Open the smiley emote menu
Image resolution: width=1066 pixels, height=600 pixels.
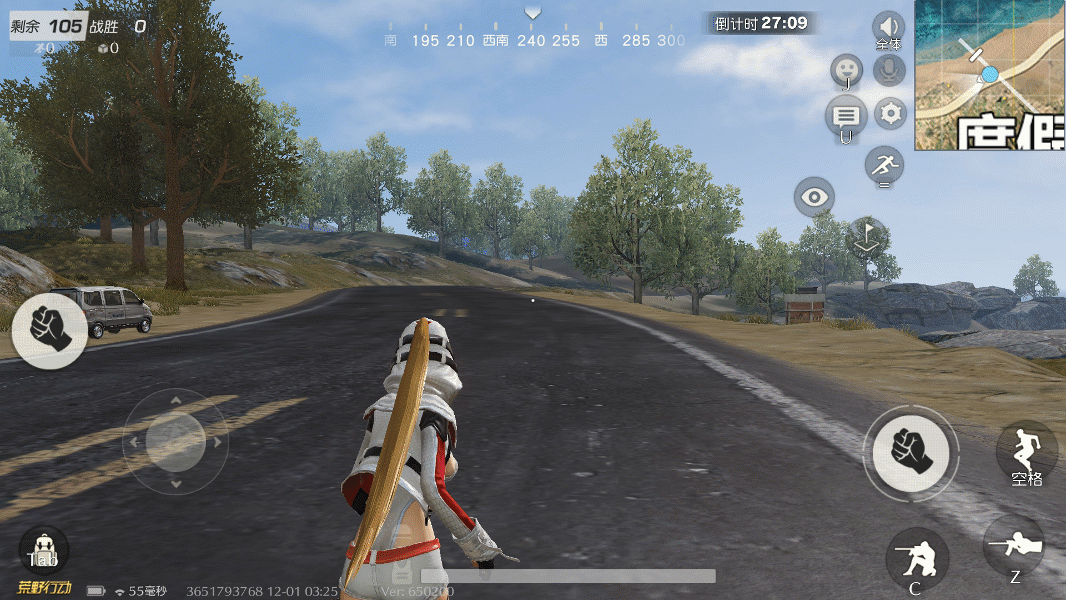point(847,70)
